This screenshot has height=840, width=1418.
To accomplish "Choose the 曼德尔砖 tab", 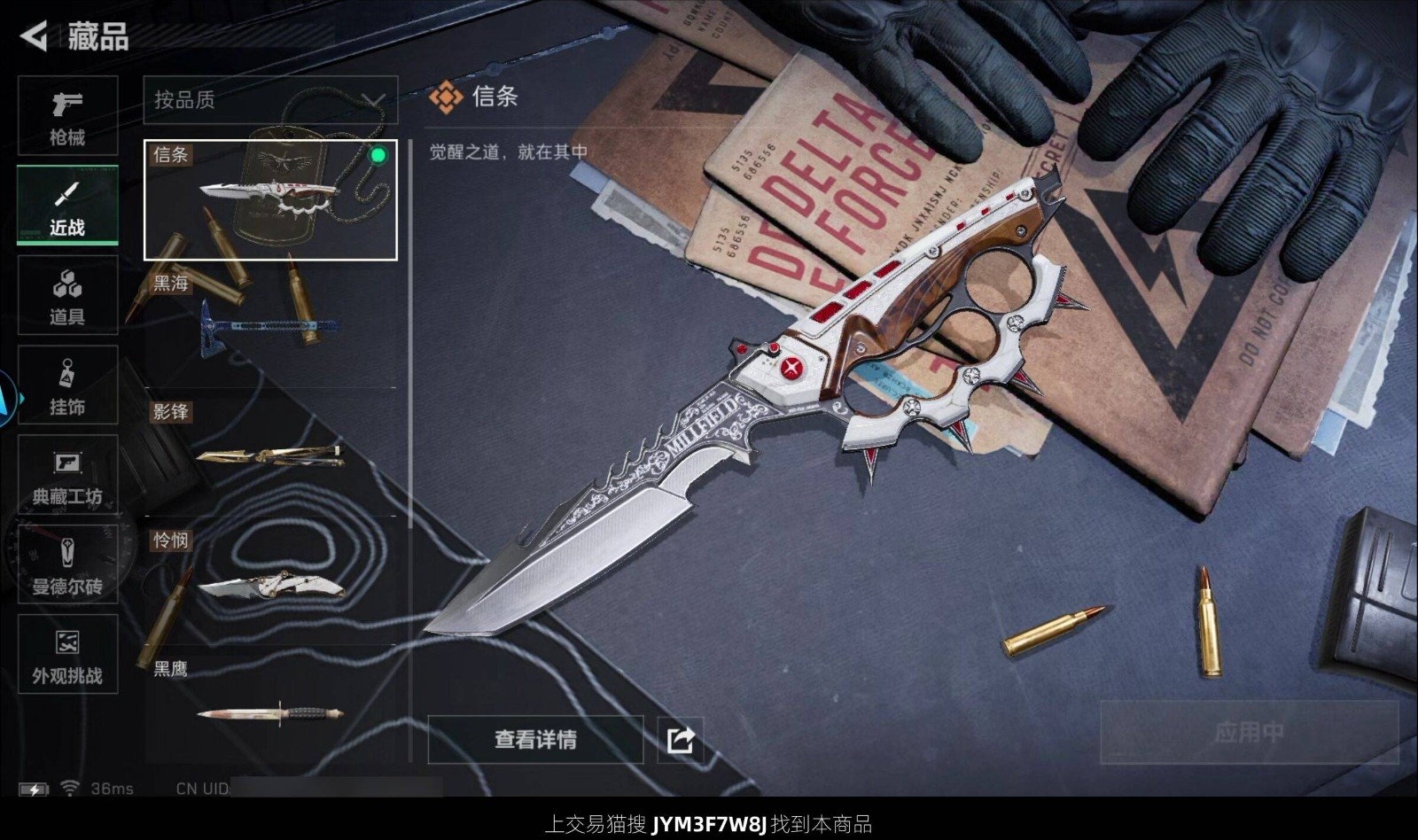I will click(67, 564).
